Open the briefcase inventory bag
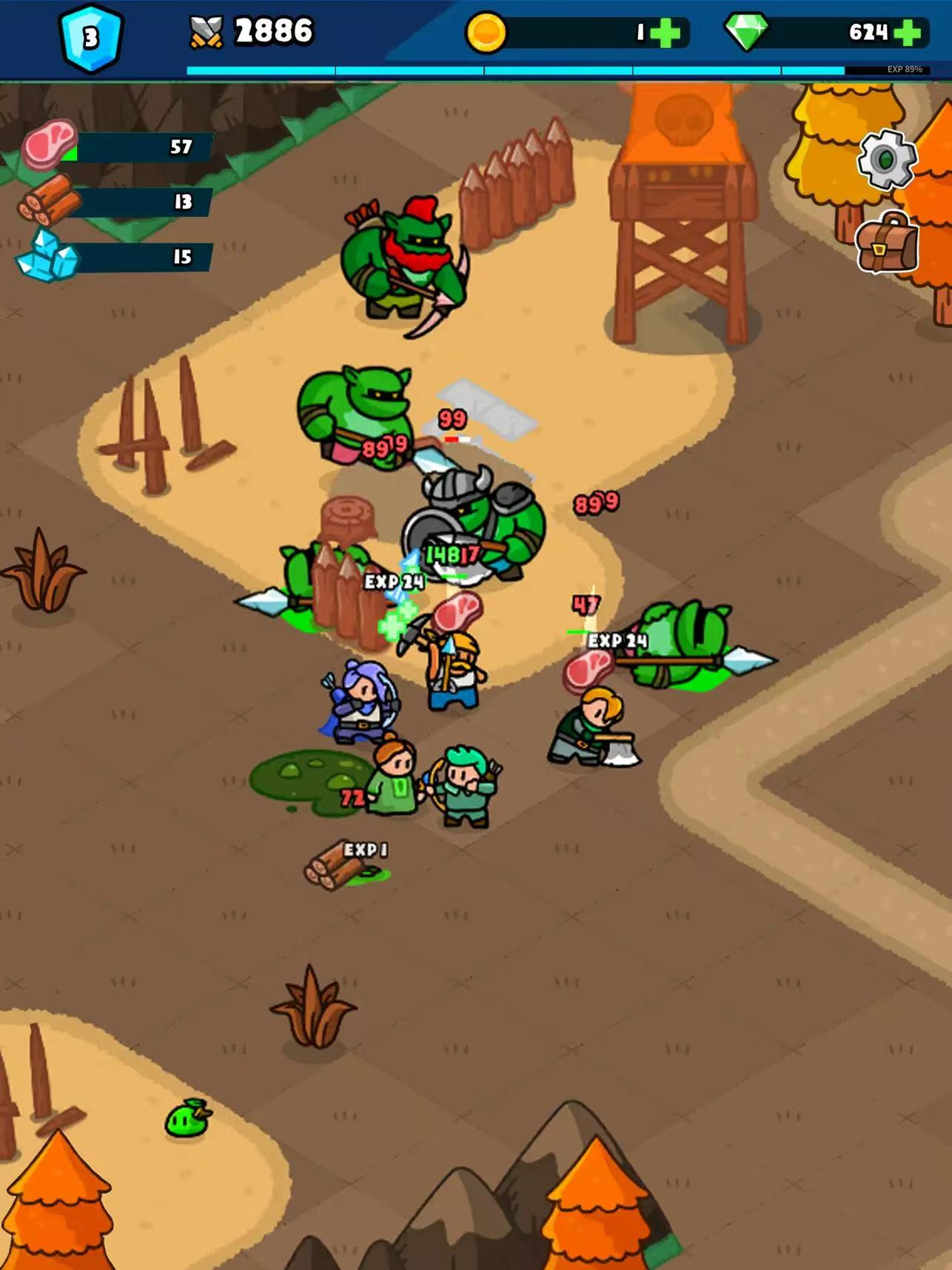The image size is (952, 1270). [x=886, y=242]
